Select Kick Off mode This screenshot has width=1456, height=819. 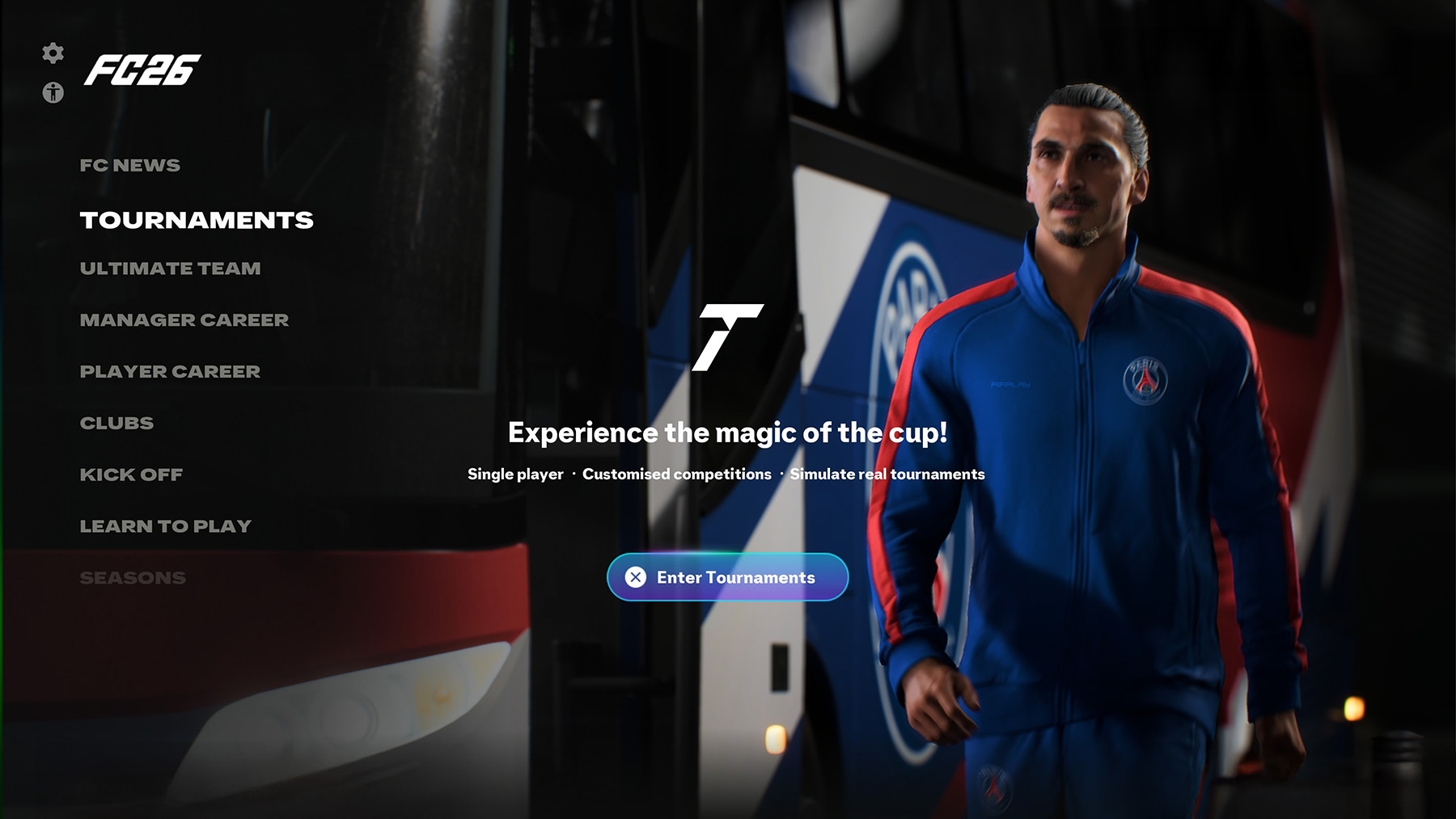[x=131, y=475]
